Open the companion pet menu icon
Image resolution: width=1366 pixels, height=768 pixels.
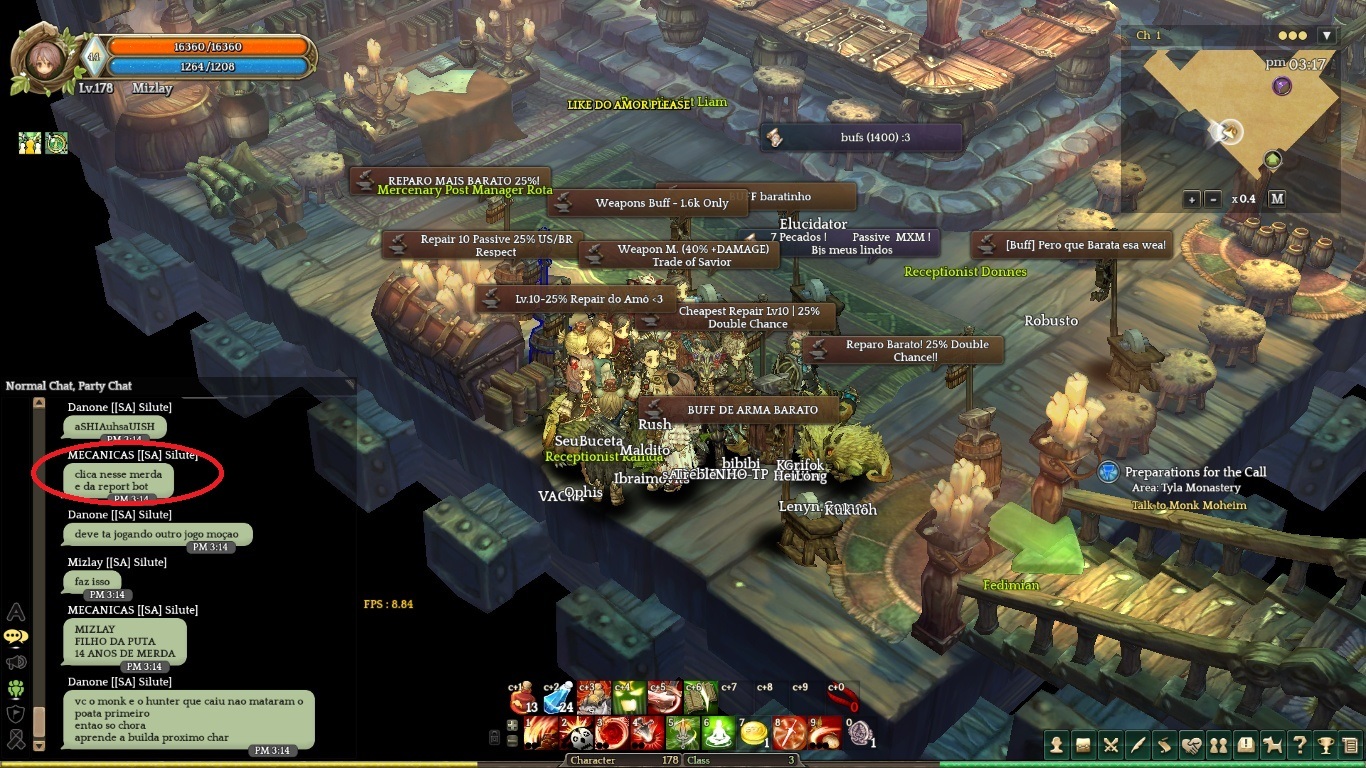pyautogui.click(x=1272, y=745)
